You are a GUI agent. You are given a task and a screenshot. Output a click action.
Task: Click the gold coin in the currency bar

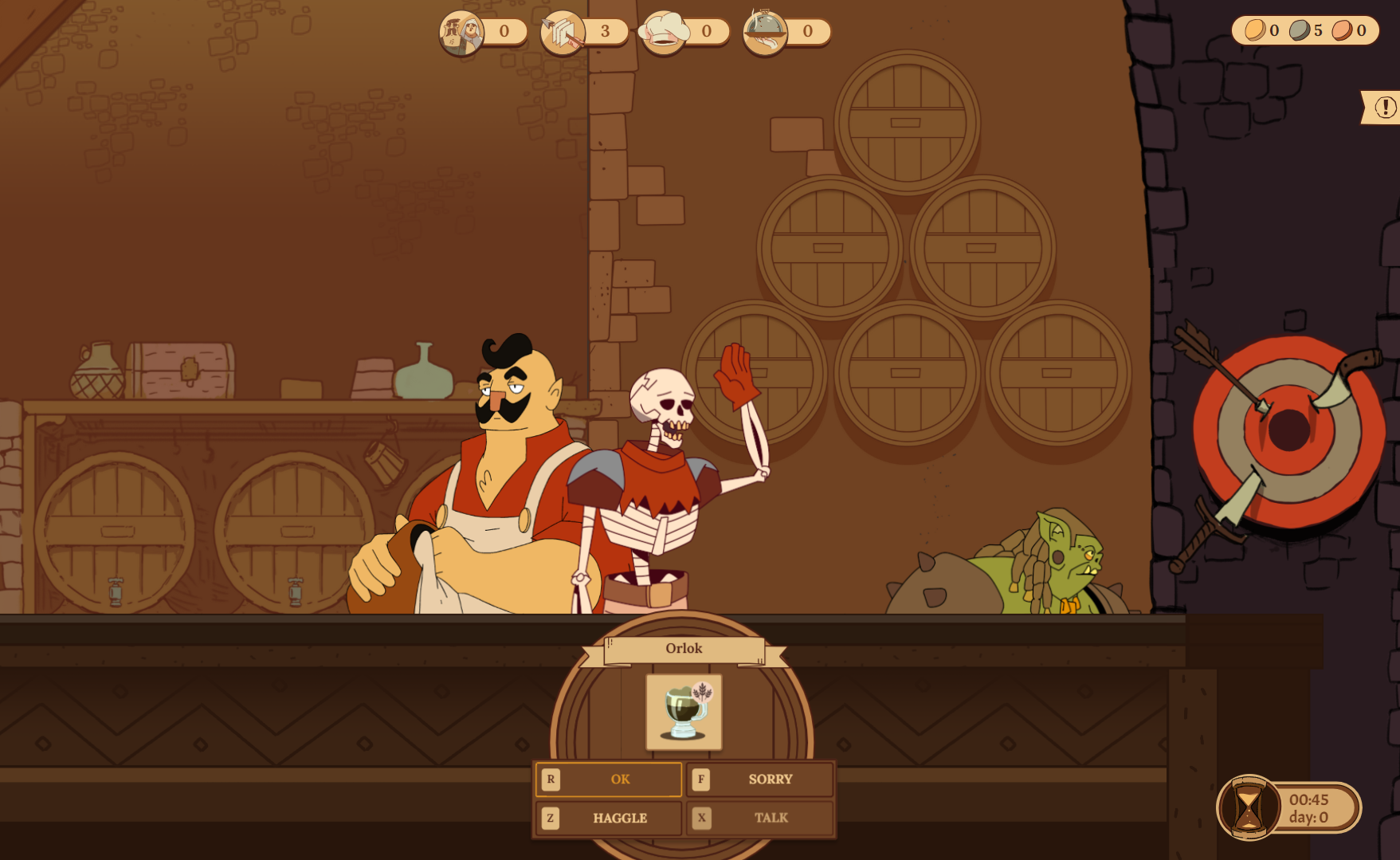point(1256,31)
